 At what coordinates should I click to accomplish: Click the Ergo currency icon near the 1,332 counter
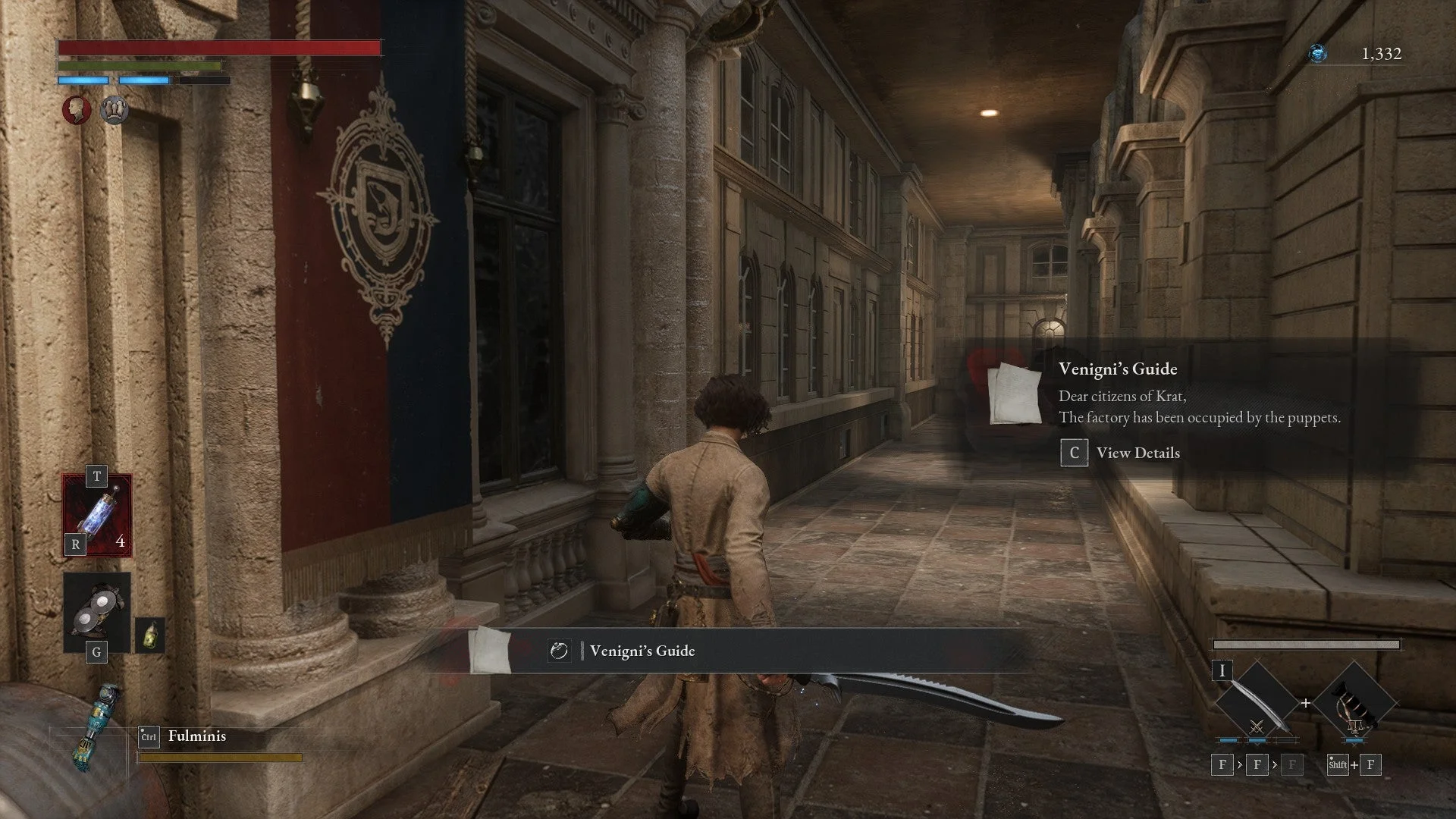(1317, 53)
